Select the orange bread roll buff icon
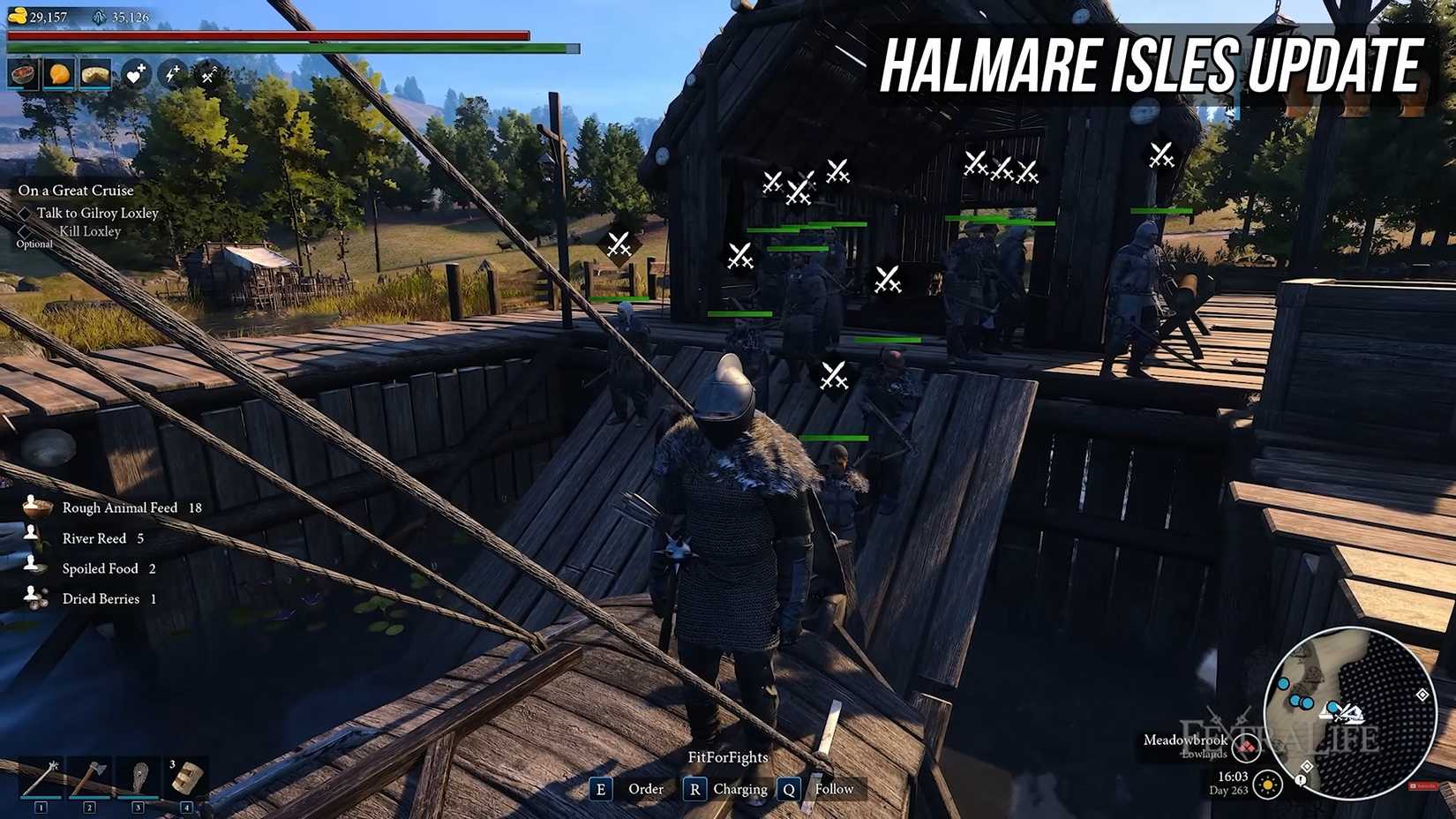 point(59,74)
